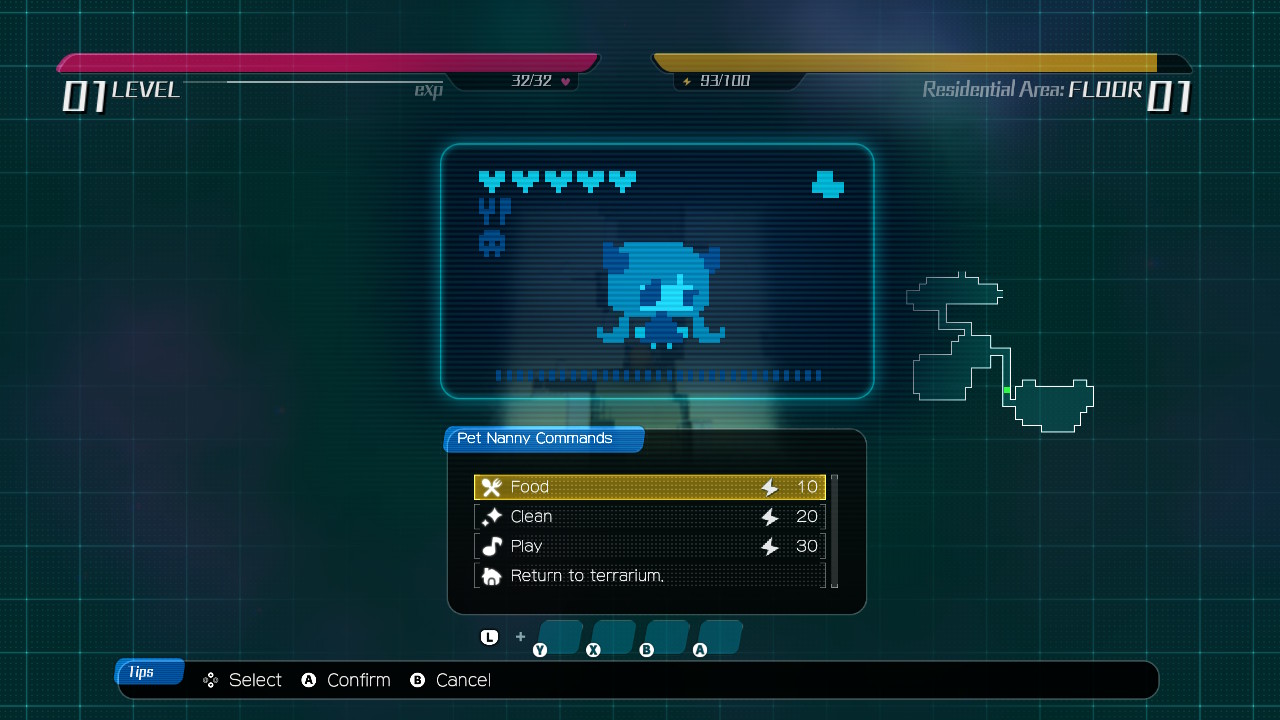The height and width of the screenshot is (720, 1280).
Task: Click the pet status display panel
Action: [657, 271]
